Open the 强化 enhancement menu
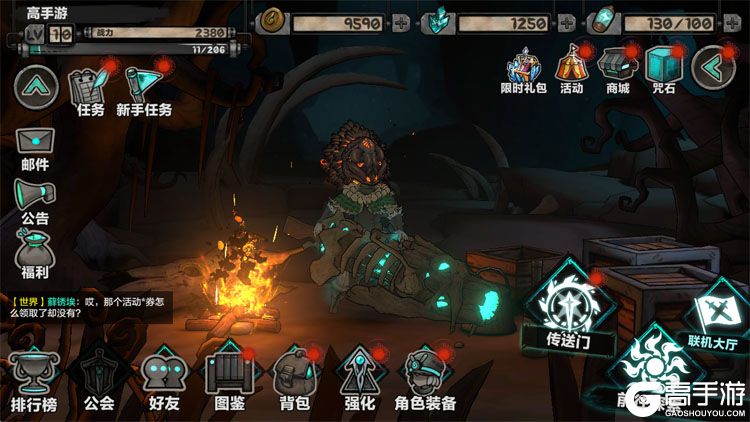Viewport: 750px width, 422px height. tap(358, 379)
